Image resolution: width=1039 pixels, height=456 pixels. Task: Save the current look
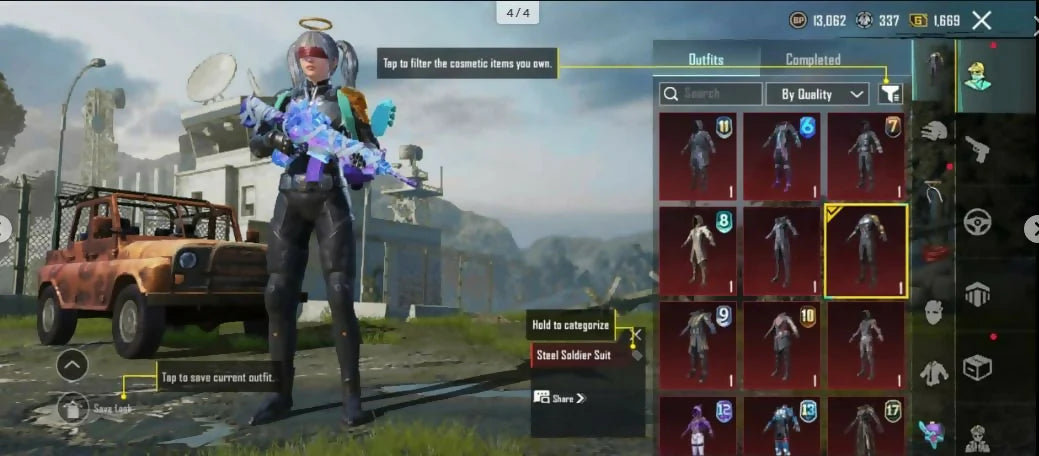tap(73, 407)
